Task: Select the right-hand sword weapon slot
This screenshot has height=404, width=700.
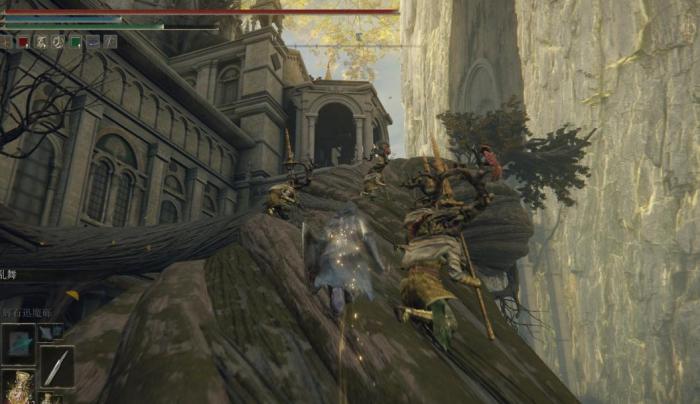Action: pyautogui.click(x=56, y=366)
